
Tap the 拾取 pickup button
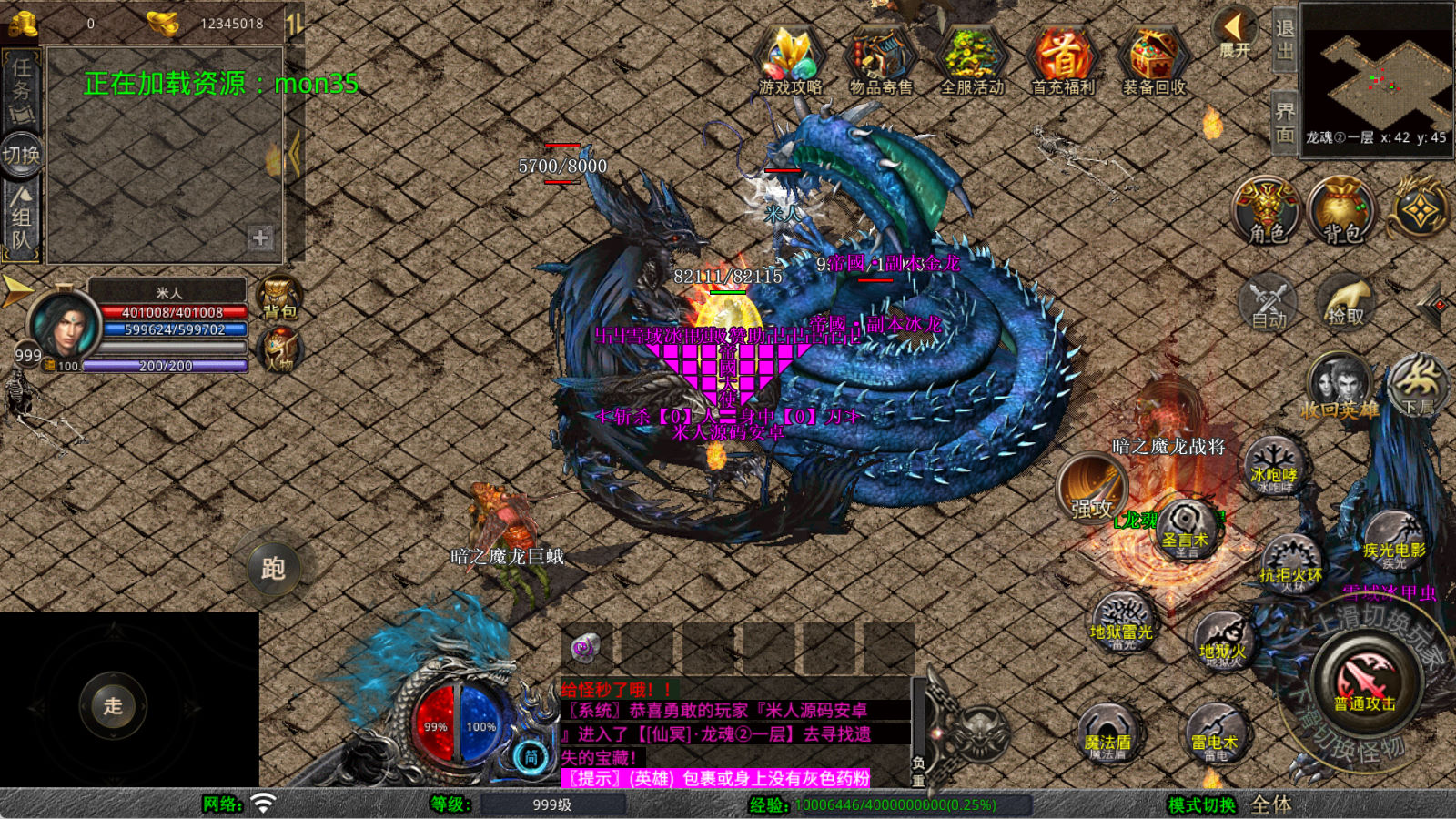click(1346, 302)
